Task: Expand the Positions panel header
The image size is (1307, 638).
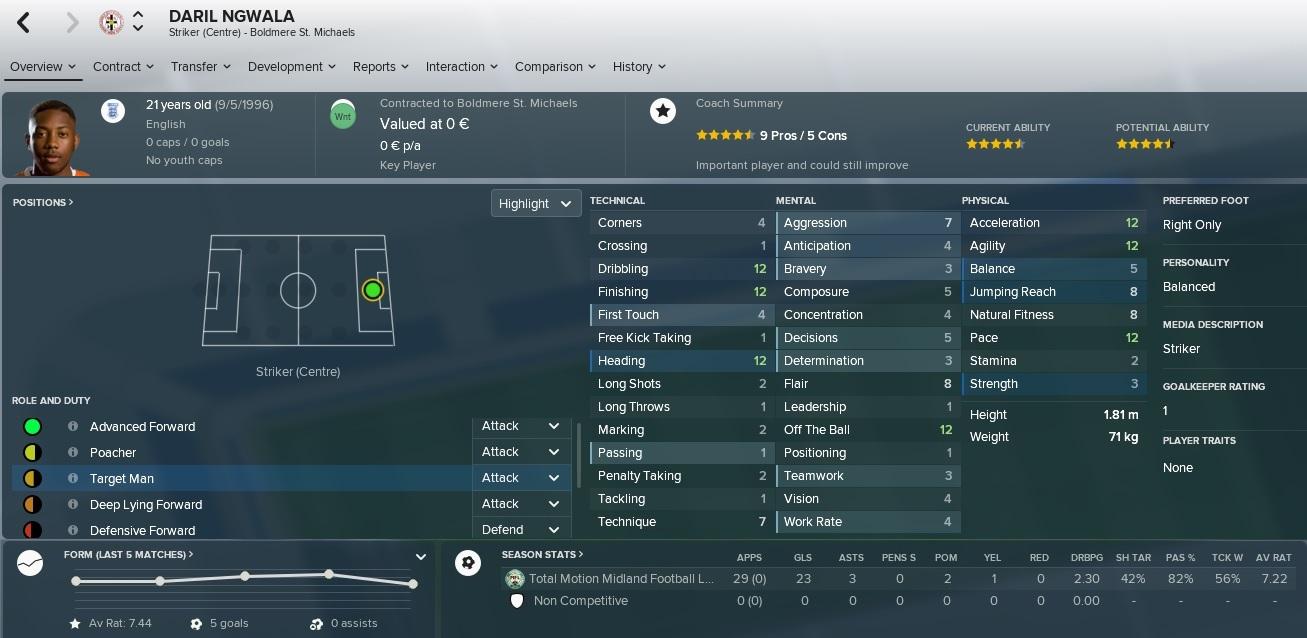Action: click(43, 203)
